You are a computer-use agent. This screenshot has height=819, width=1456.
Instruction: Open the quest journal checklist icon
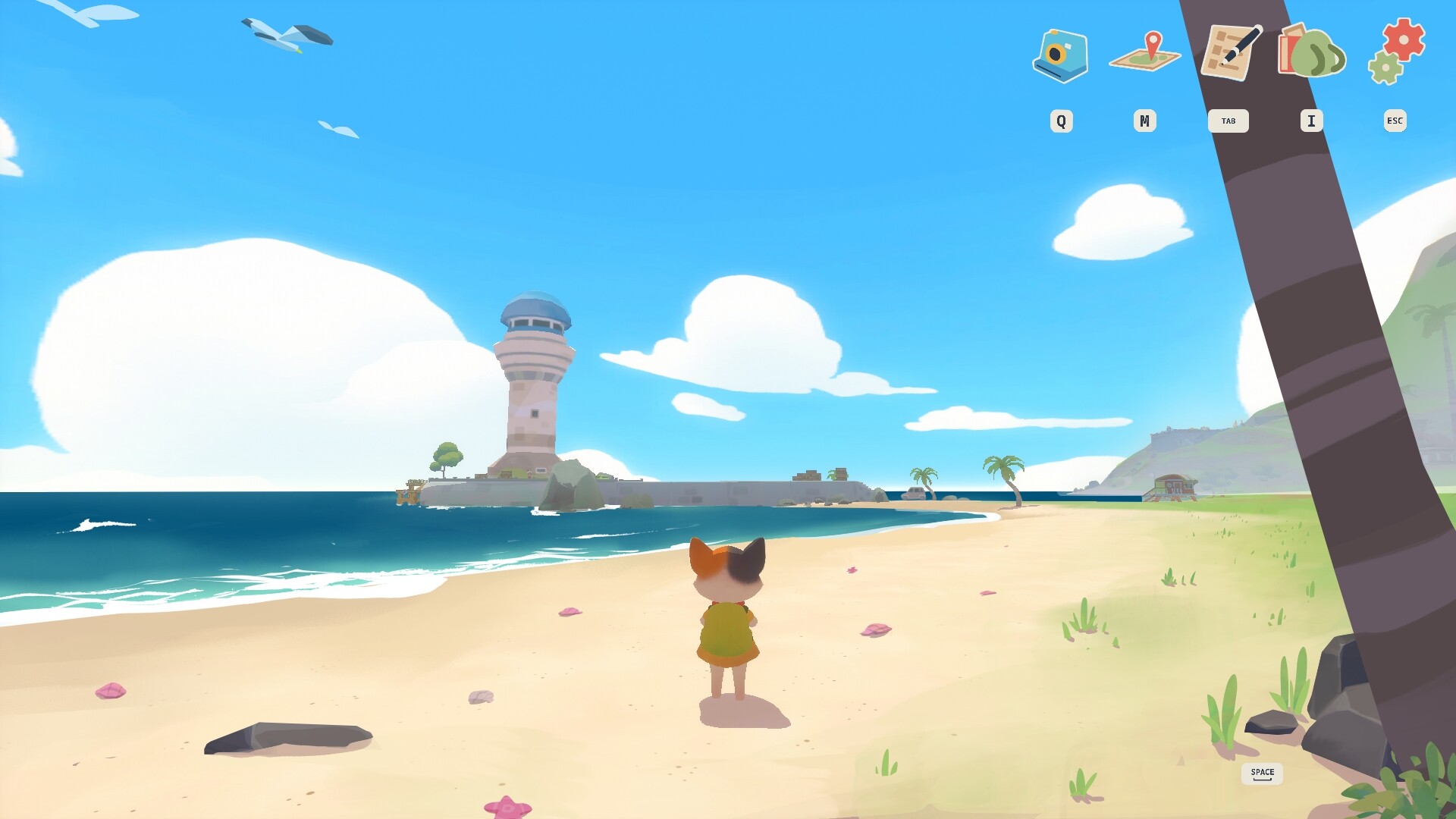point(1229,53)
